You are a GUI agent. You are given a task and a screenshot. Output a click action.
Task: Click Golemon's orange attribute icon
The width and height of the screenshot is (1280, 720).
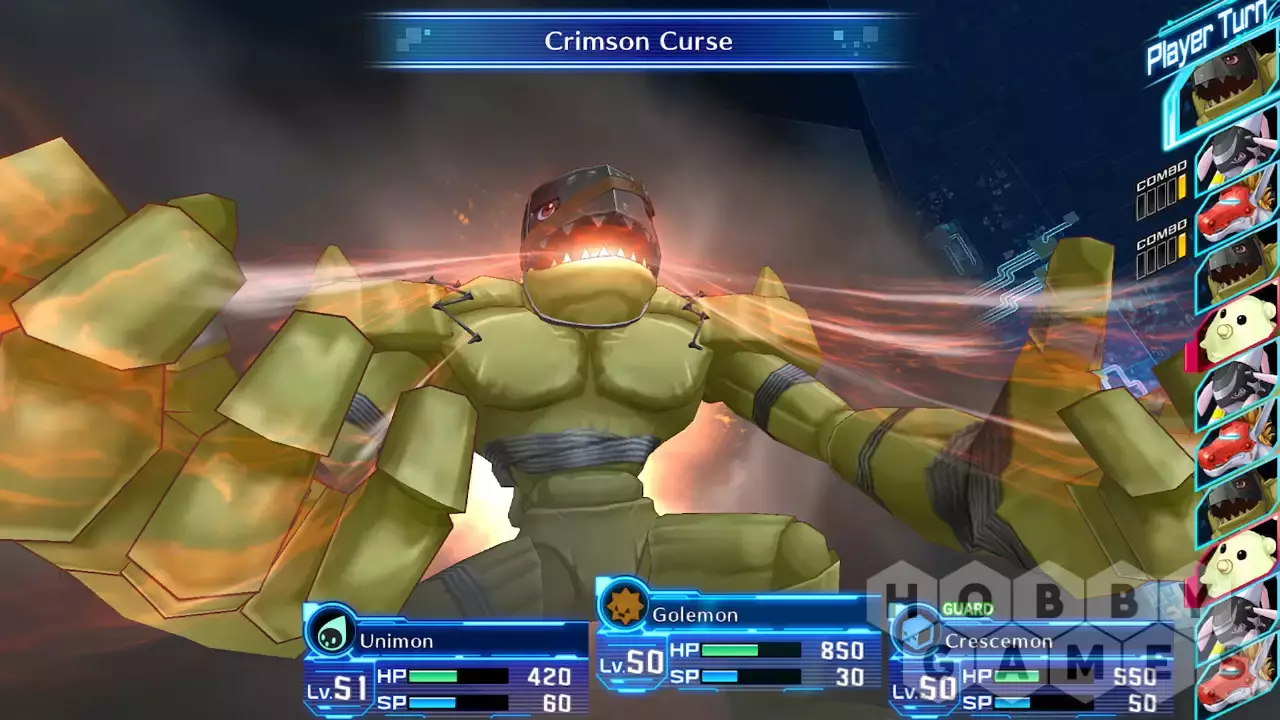click(624, 607)
